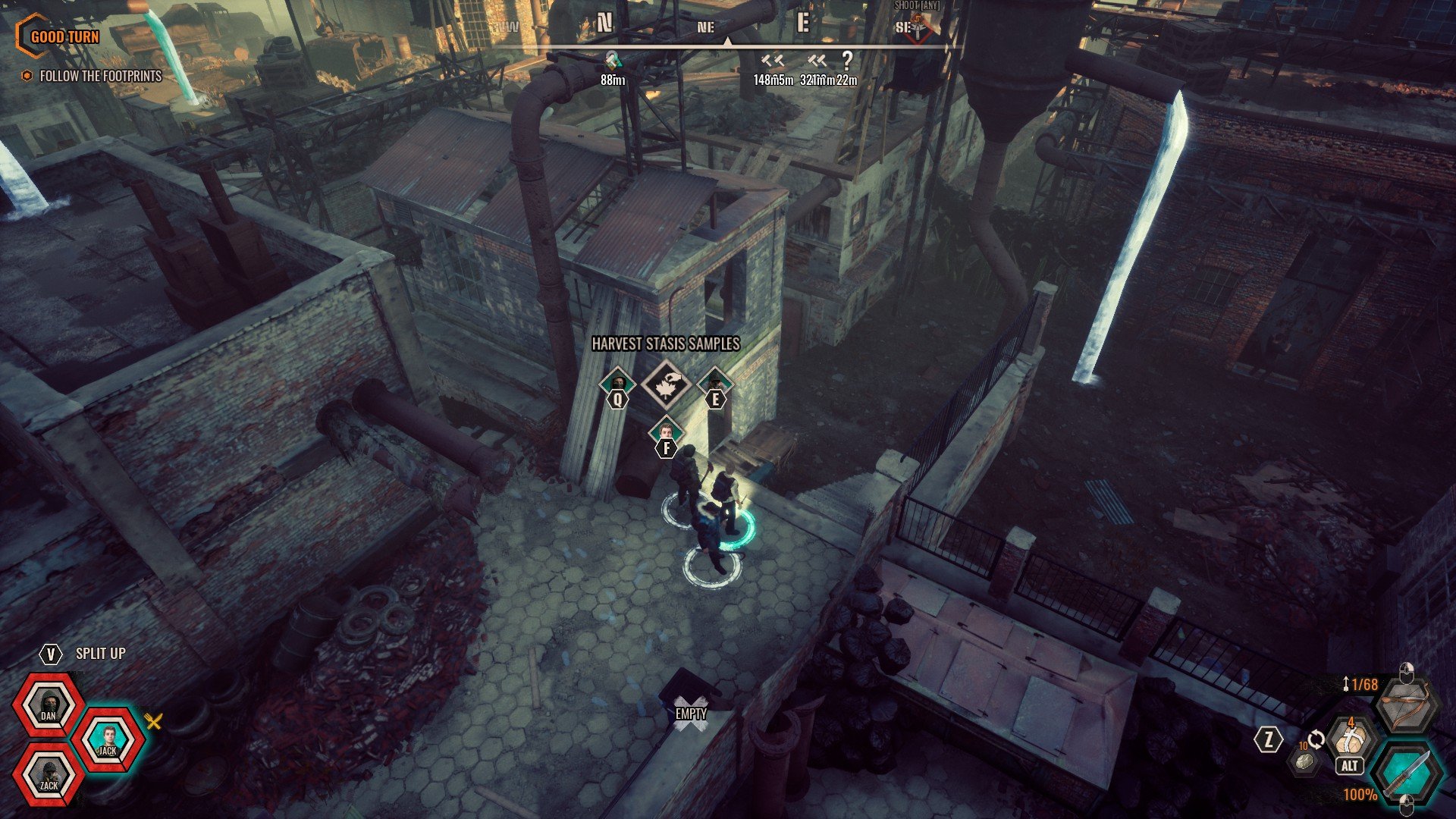The height and width of the screenshot is (819, 1456).
Task: Click the Harvest Stasis Samples leaf icon
Action: point(666,385)
